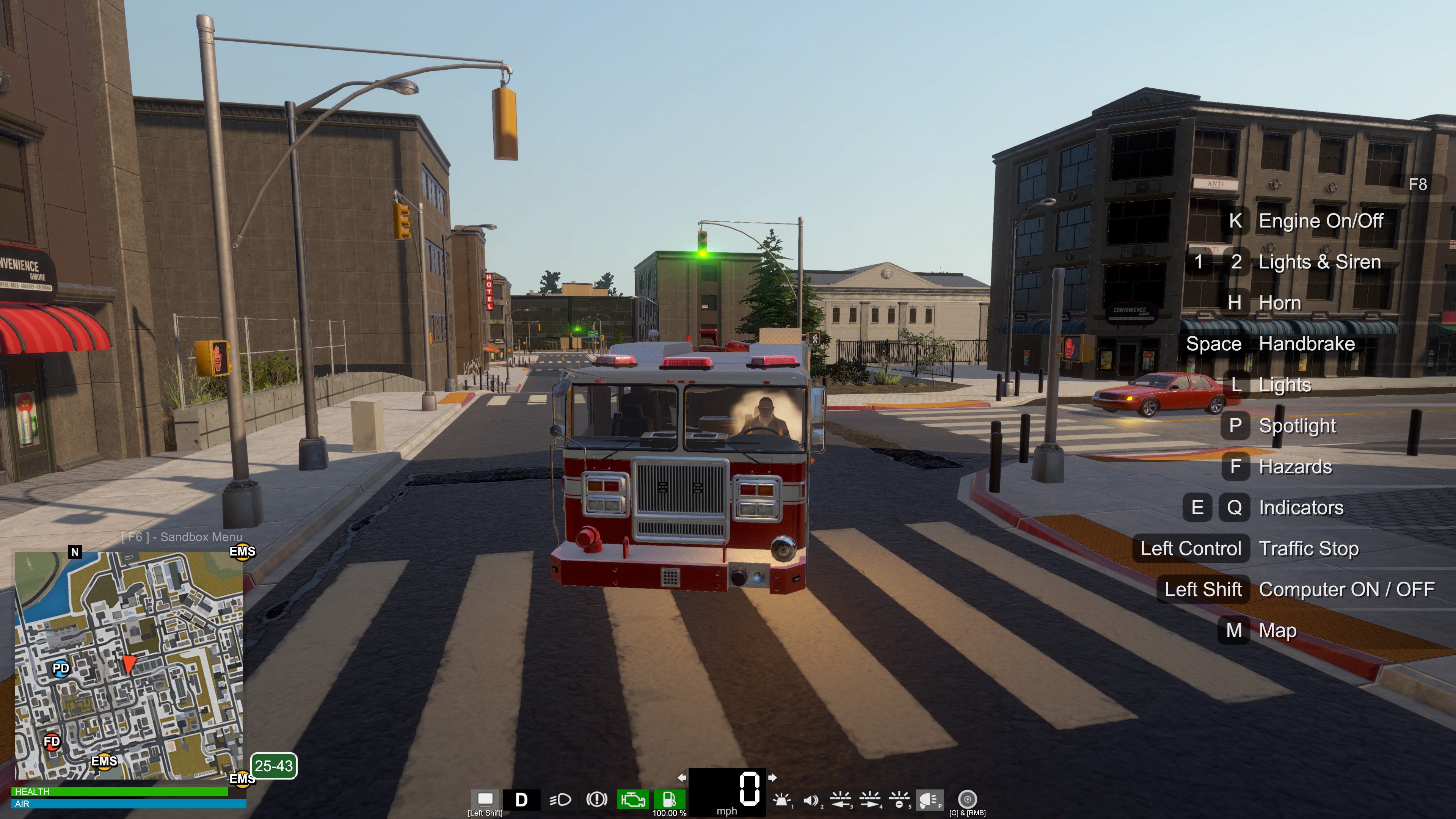Toggle the spotlight icon marked P
The height and width of the screenshot is (819, 1456).
(929, 800)
